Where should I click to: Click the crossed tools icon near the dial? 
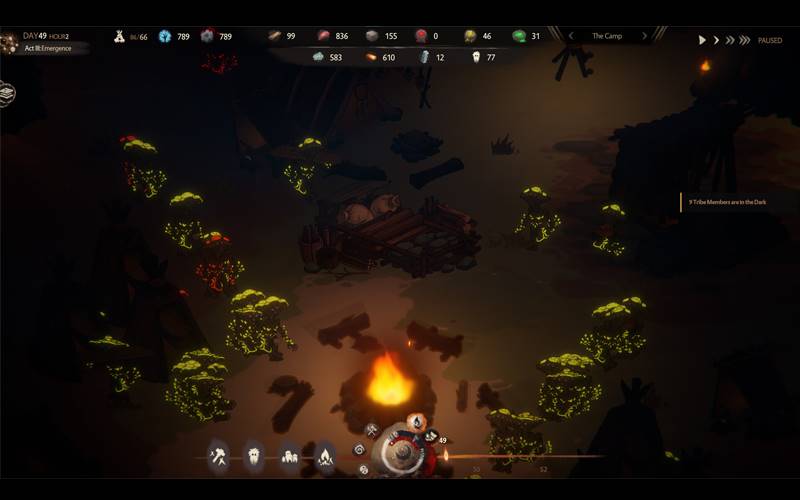point(372,430)
